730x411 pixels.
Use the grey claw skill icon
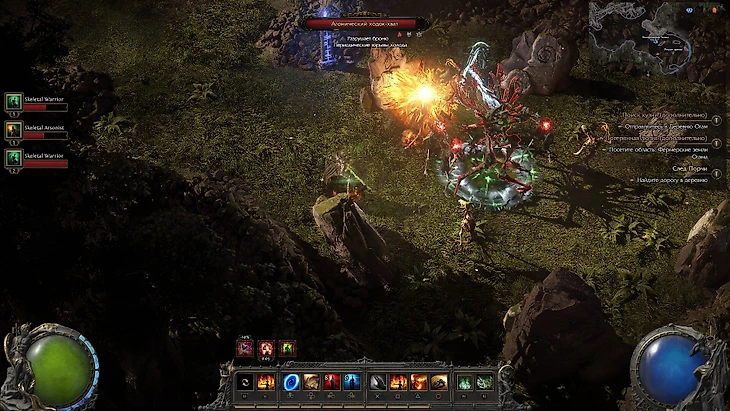tap(376, 381)
